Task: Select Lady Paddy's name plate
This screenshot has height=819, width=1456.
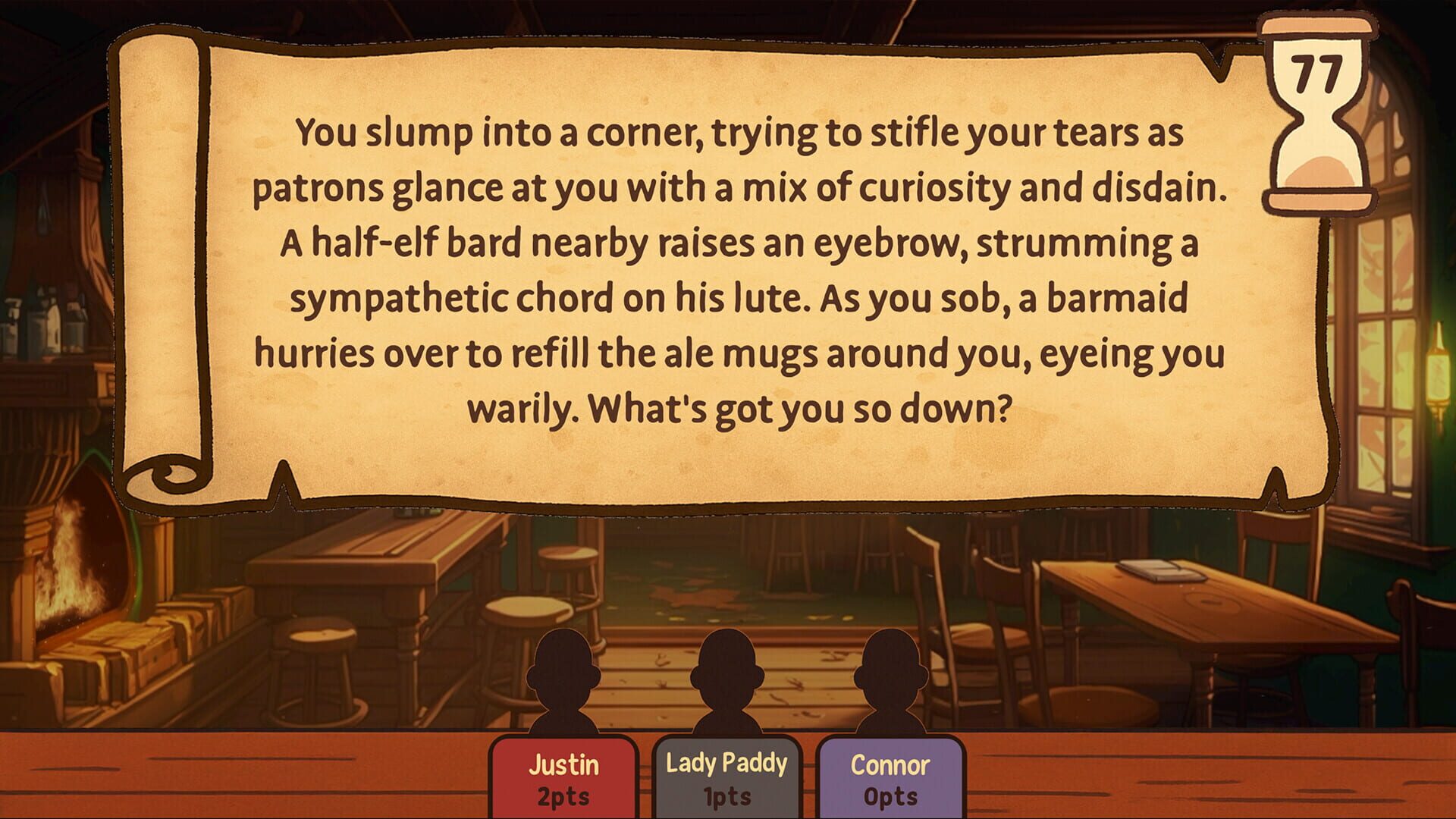Action: (726, 764)
